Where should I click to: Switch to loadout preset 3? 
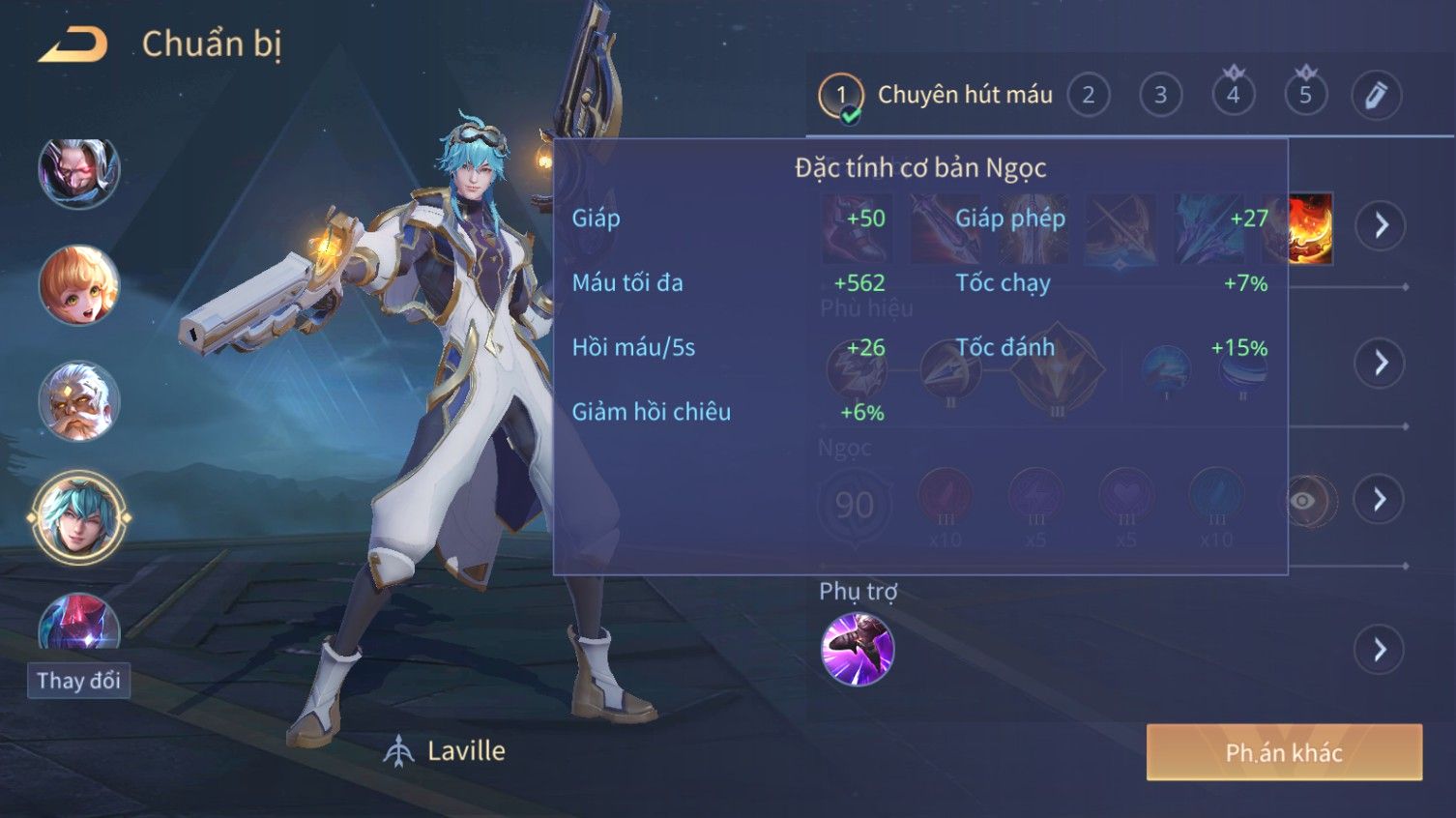(1160, 96)
